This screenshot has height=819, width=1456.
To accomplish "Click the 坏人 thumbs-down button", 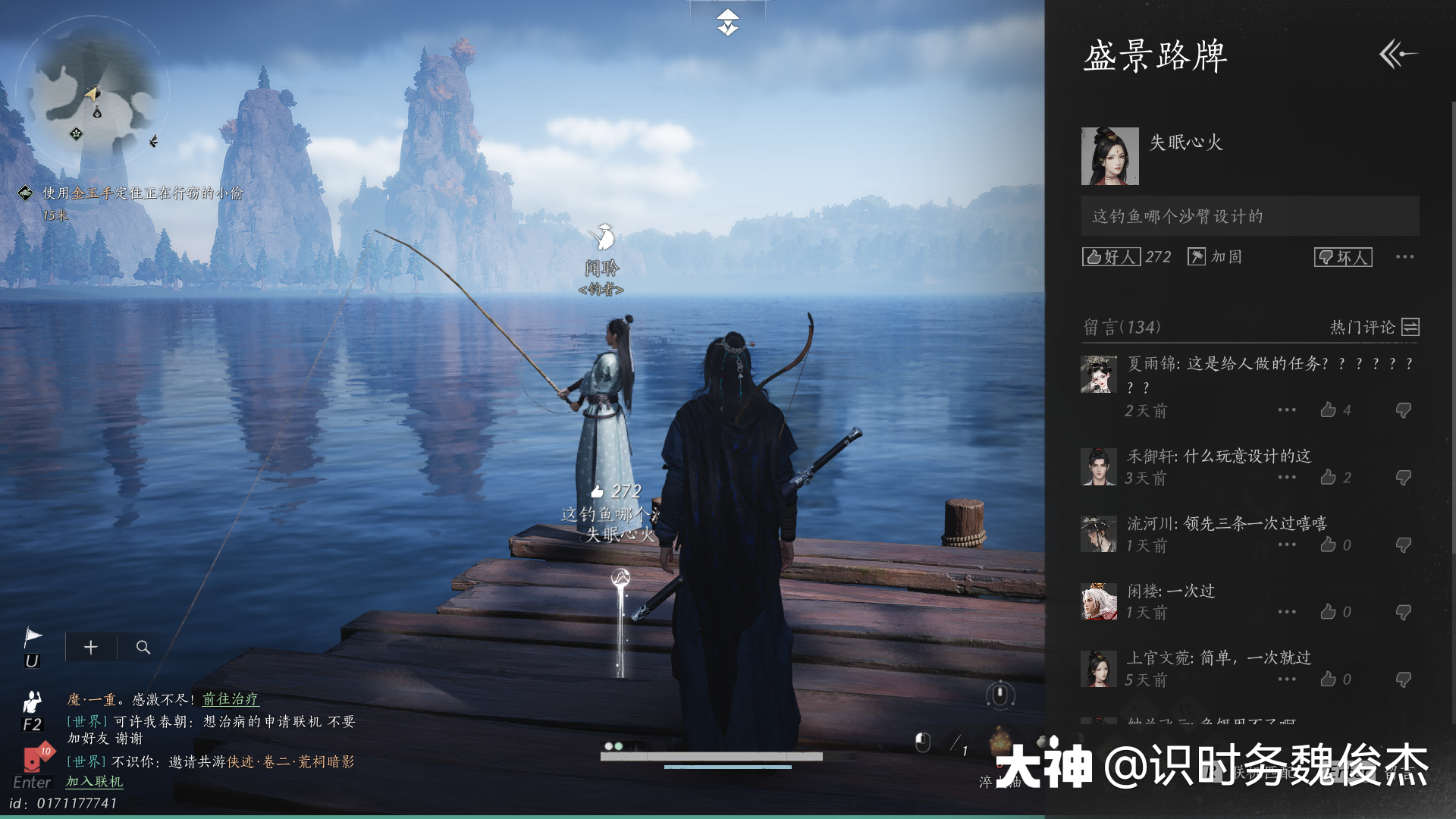I will [x=1342, y=257].
